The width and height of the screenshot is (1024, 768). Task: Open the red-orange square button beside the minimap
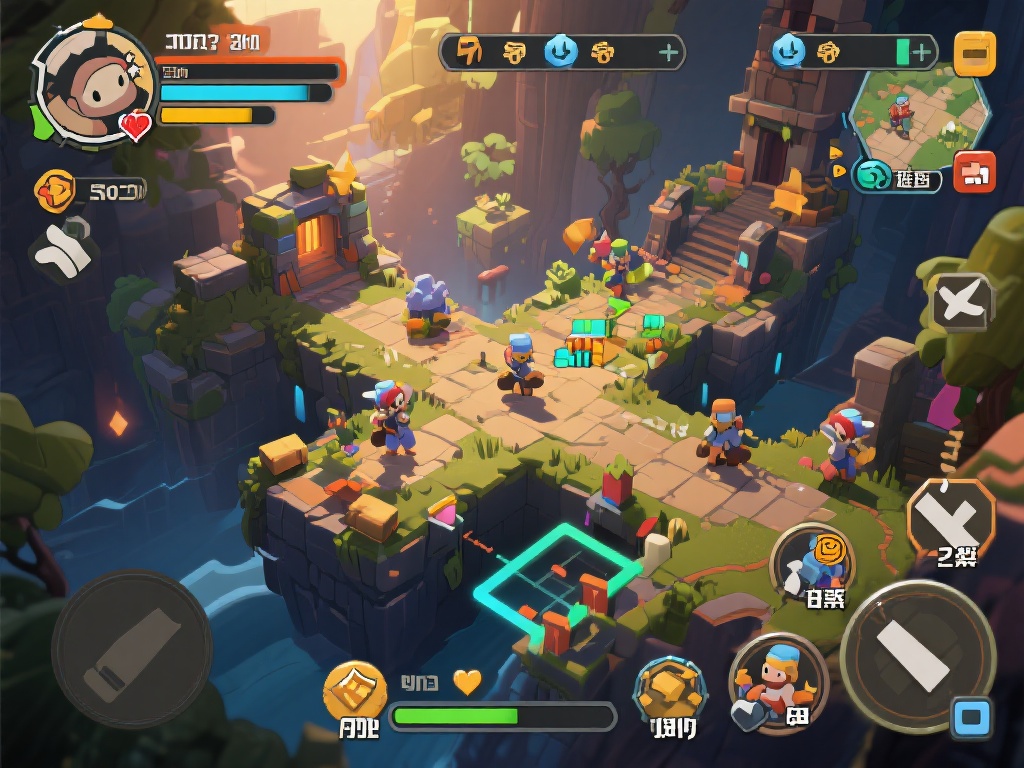point(974,172)
